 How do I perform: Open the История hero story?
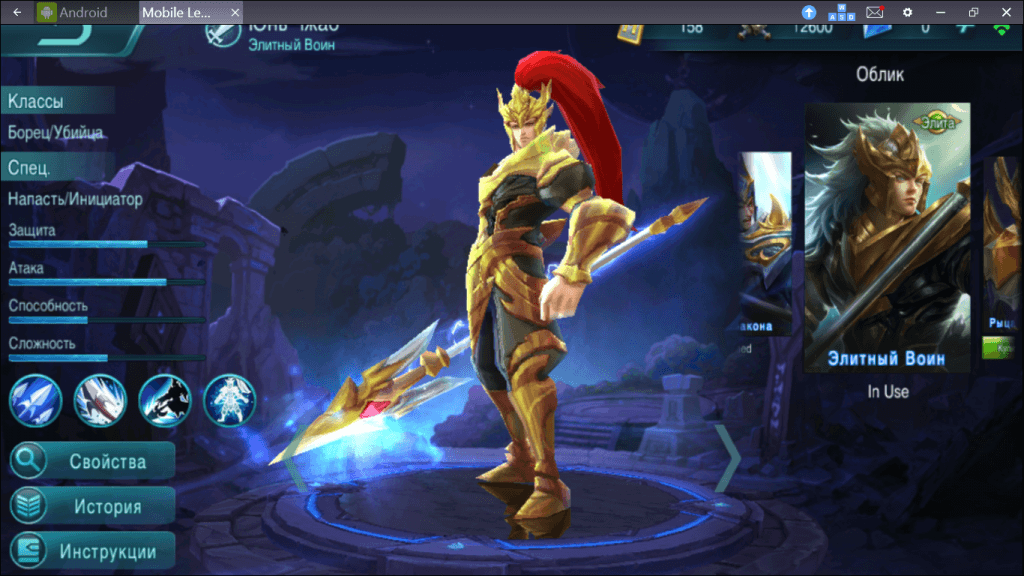tap(92, 506)
